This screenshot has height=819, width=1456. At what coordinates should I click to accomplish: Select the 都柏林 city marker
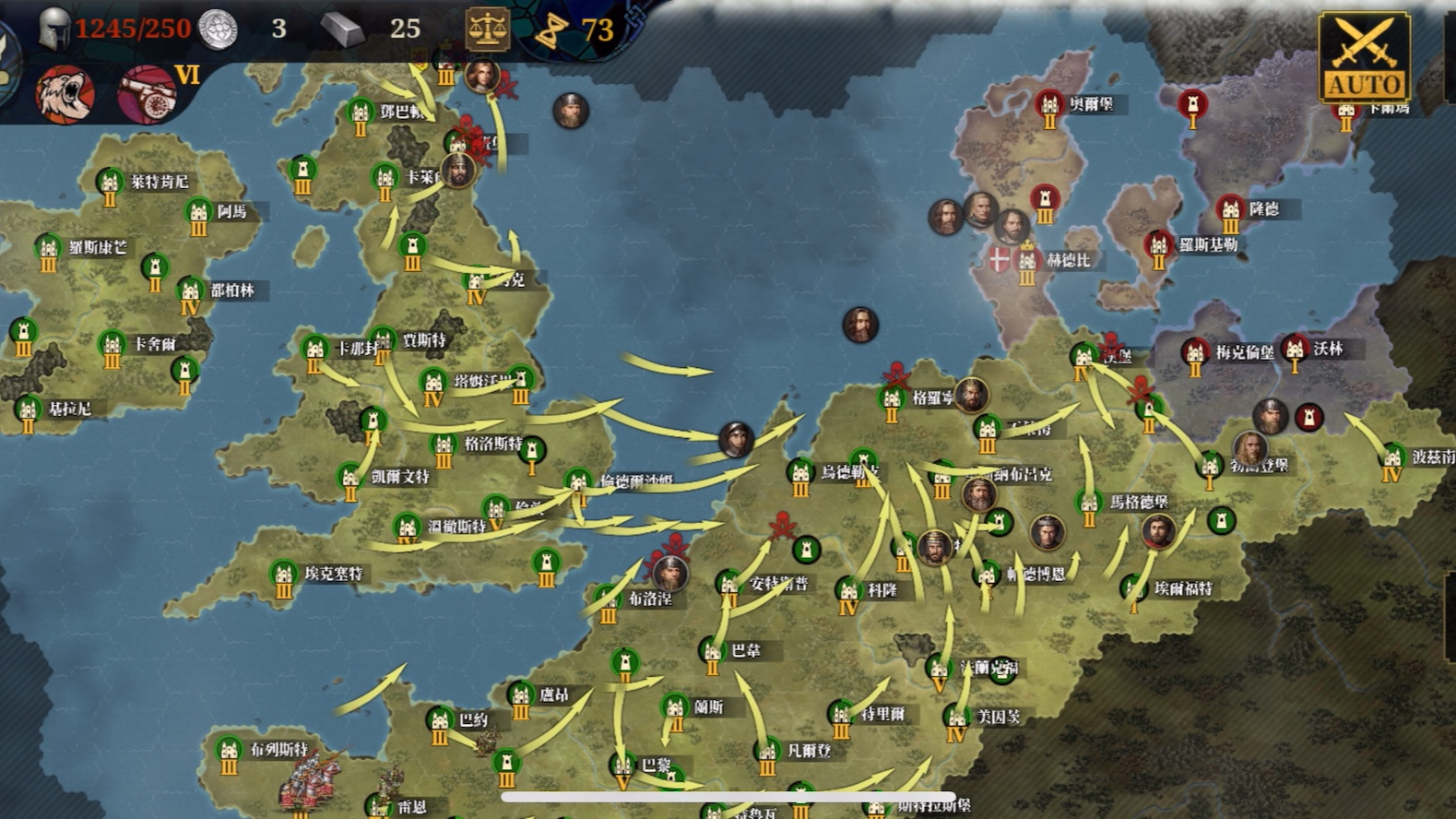pos(190,292)
